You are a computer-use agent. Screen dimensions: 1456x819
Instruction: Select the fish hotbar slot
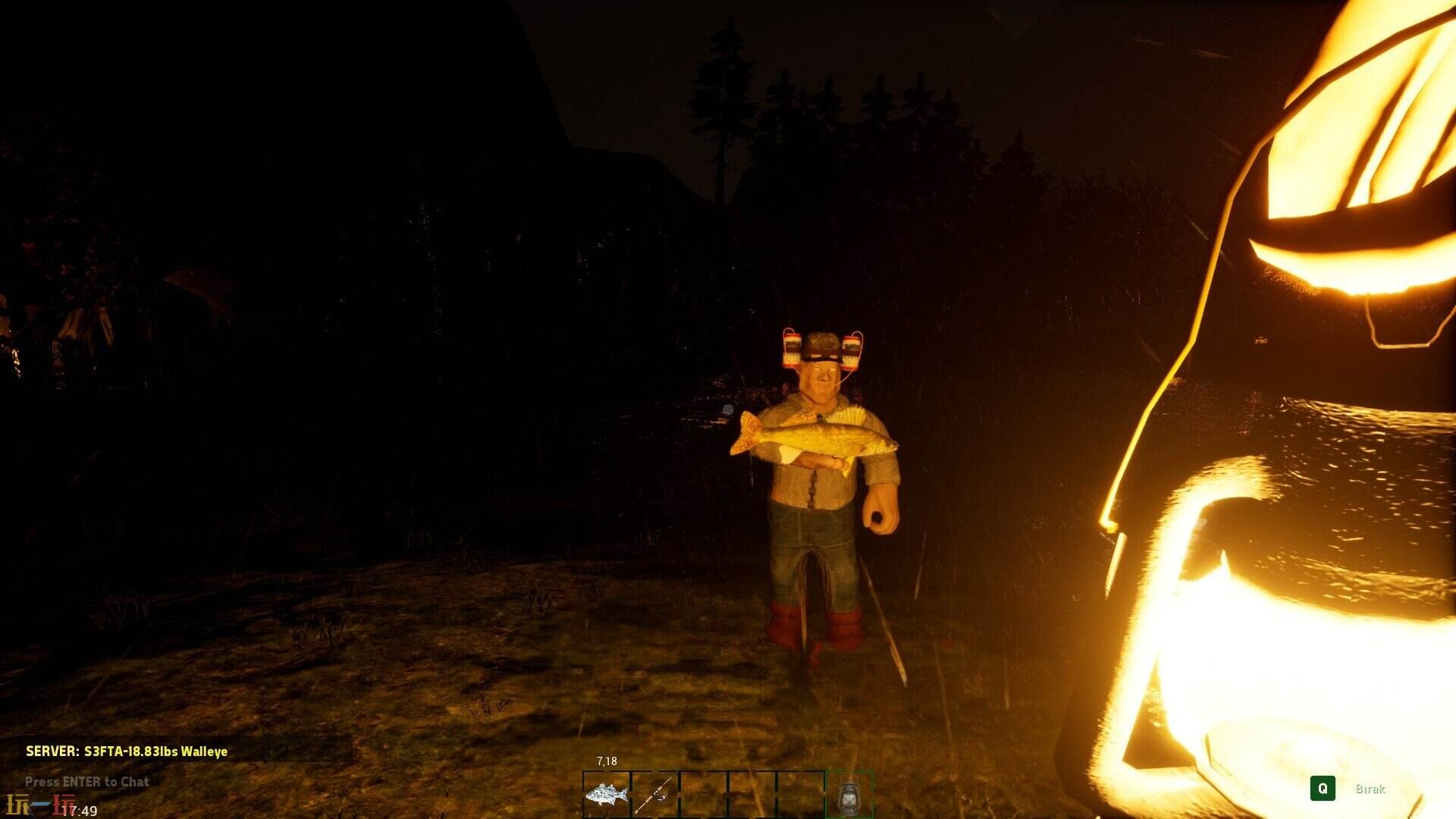coord(607,794)
